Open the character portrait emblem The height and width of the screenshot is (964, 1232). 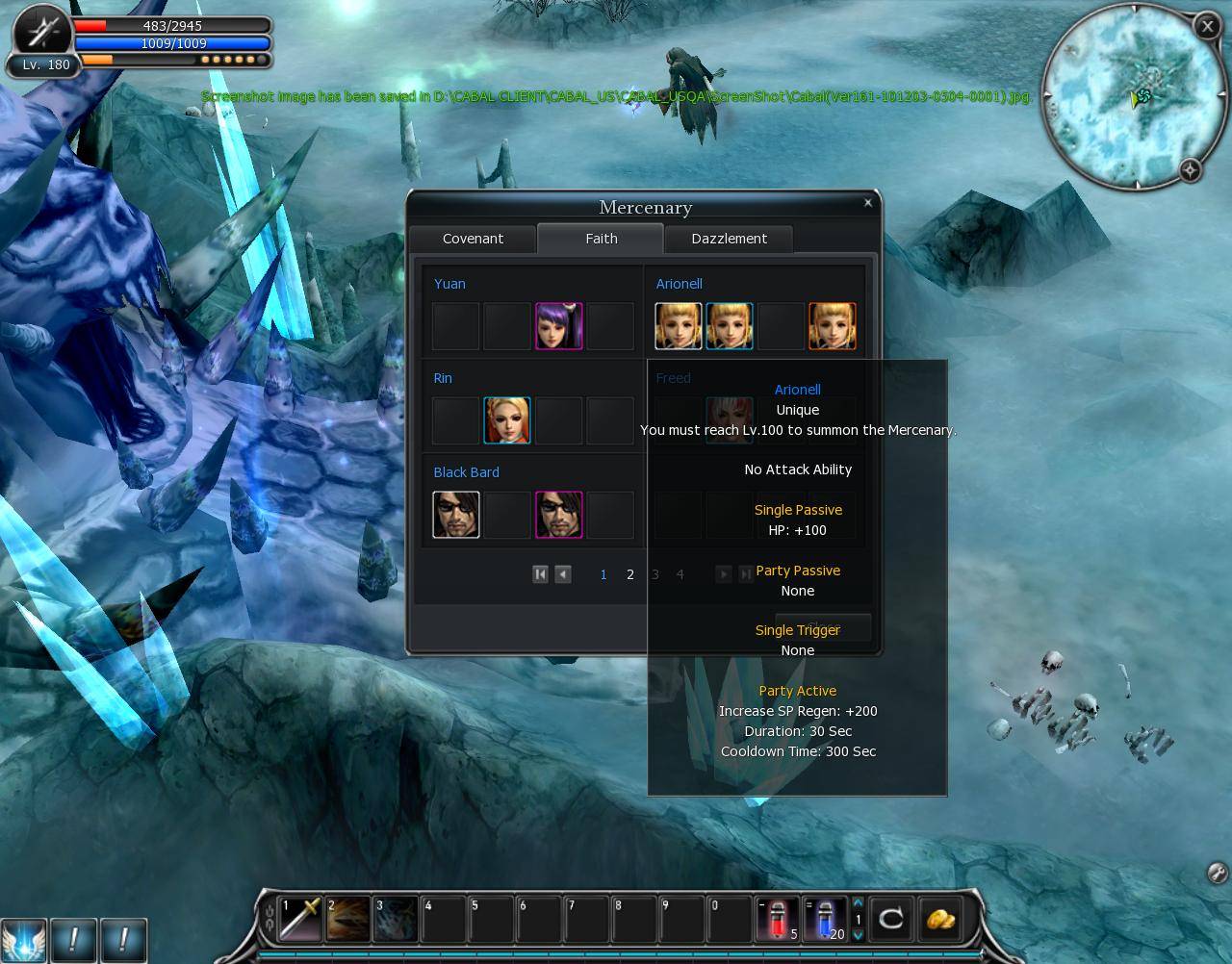pos(41,31)
